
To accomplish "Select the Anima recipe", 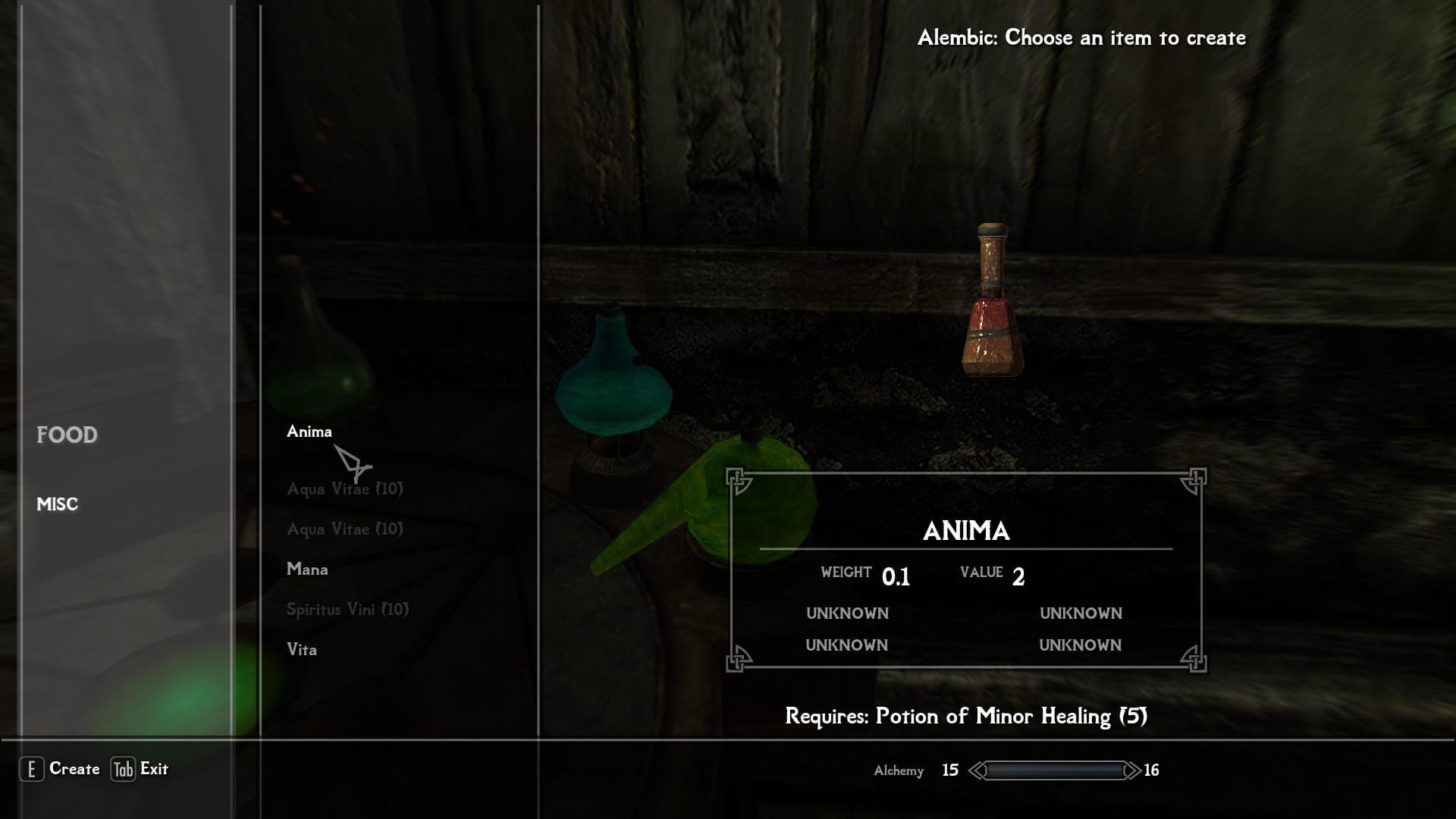I will coord(309,431).
